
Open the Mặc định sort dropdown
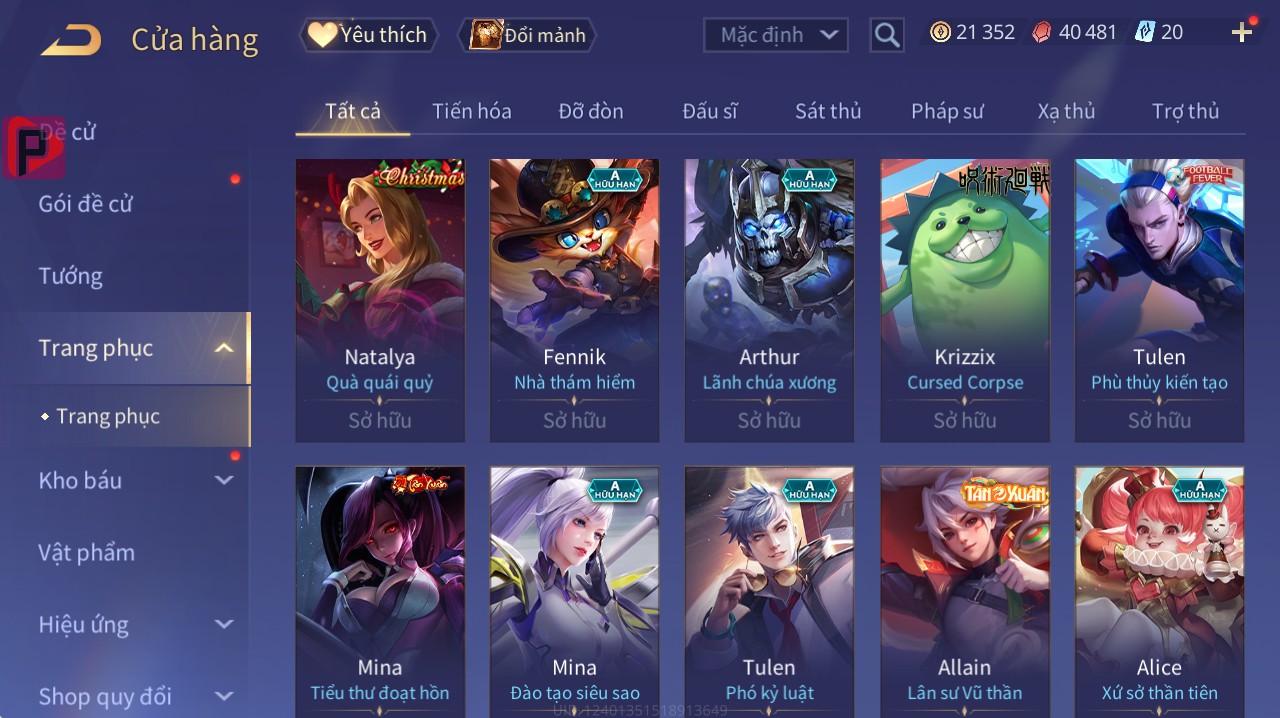pyautogui.click(x=775, y=35)
